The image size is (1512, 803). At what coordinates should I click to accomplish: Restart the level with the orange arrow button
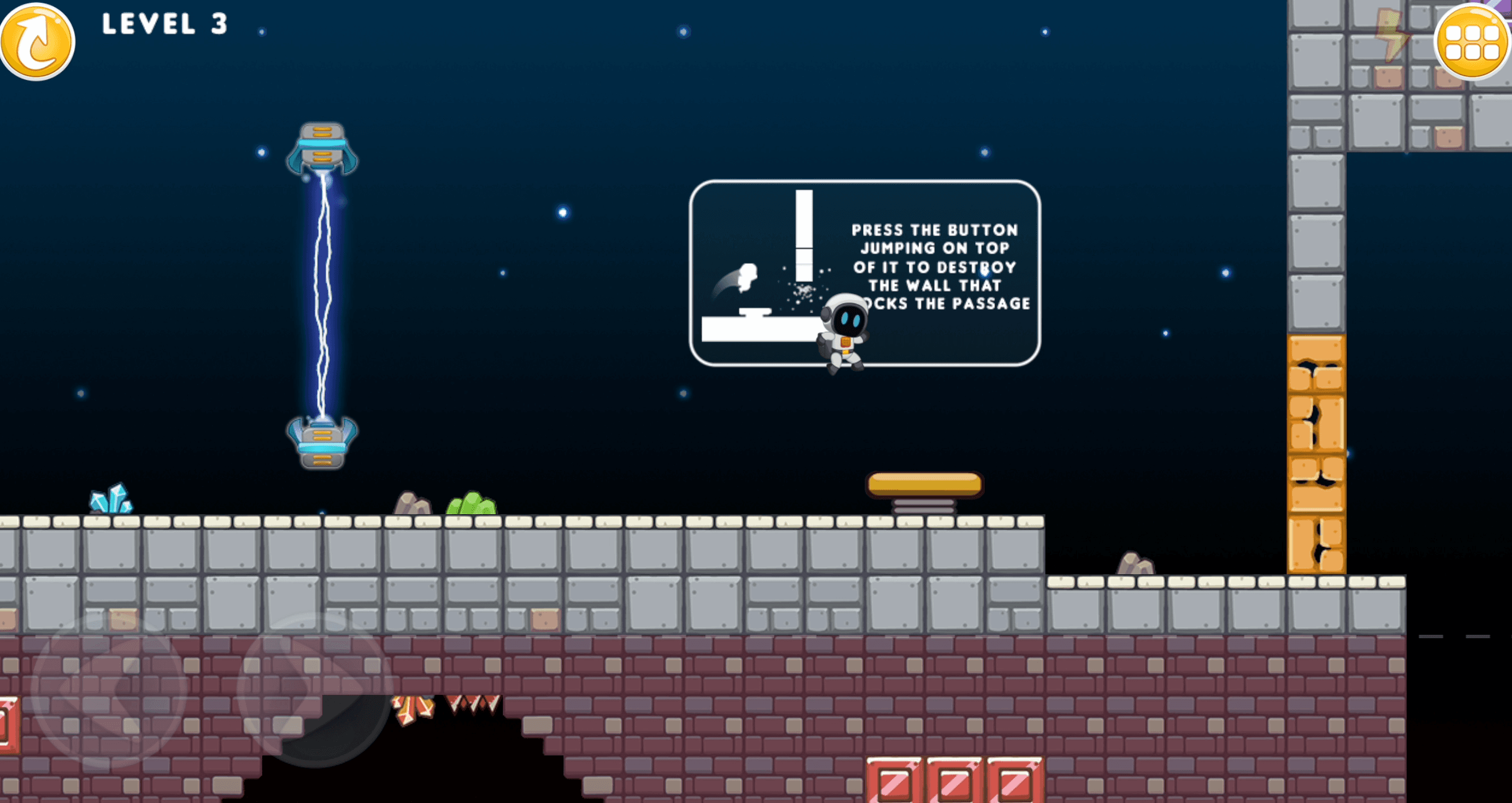[37, 41]
